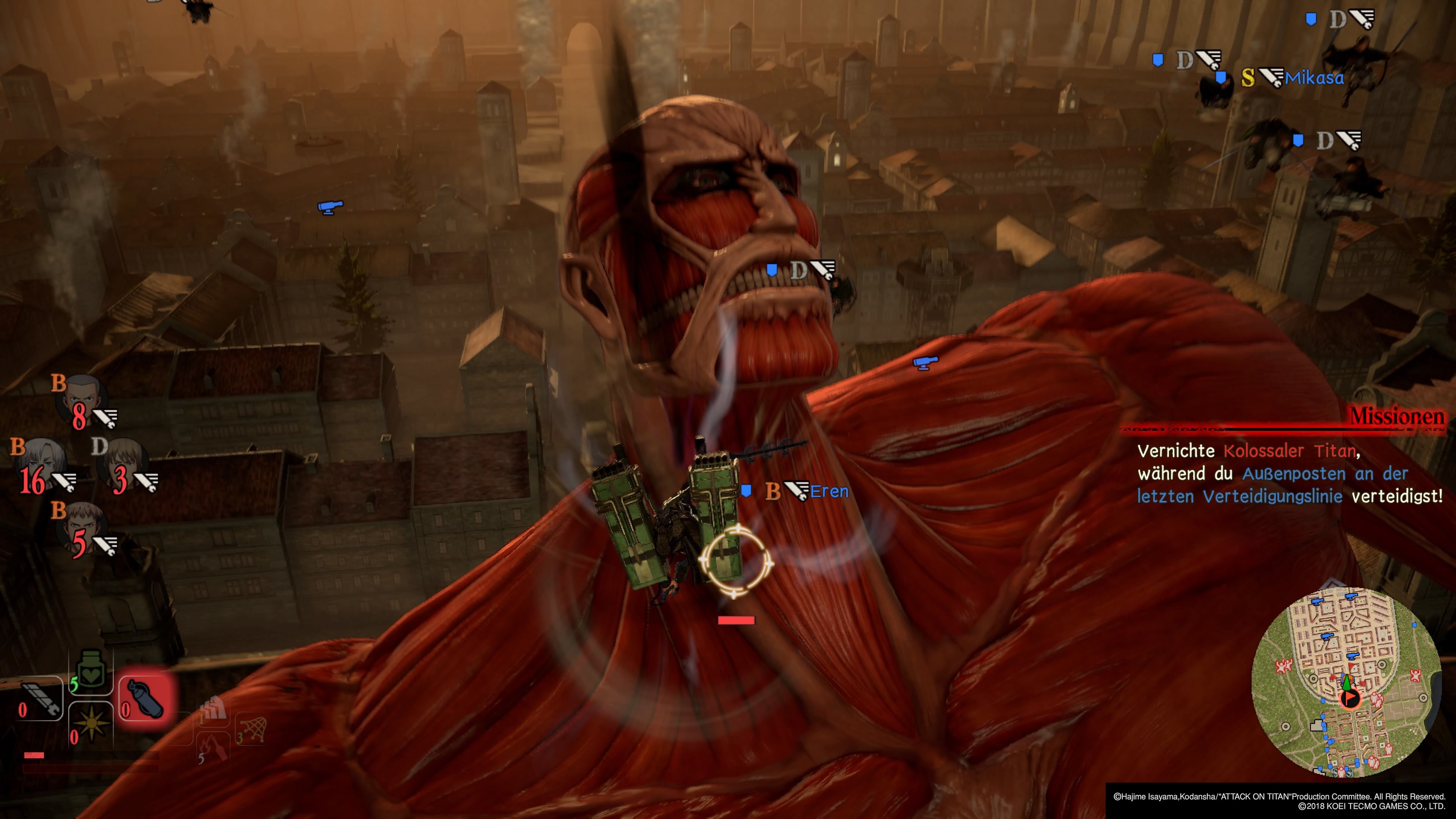Select Mikasa's S-rank ally marker

[x=1292, y=78]
